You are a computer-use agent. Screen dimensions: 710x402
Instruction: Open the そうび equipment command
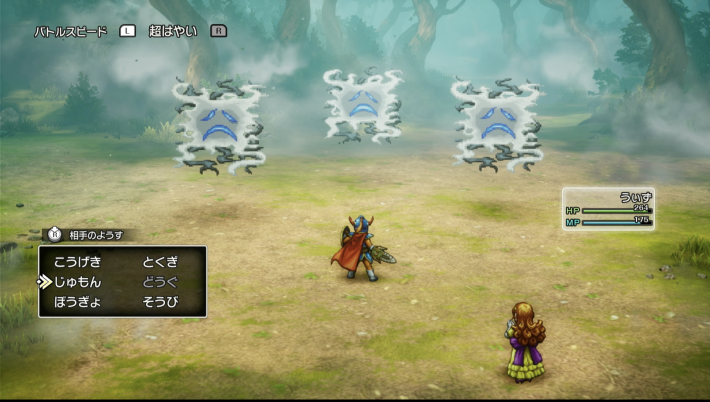pos(159,301)
